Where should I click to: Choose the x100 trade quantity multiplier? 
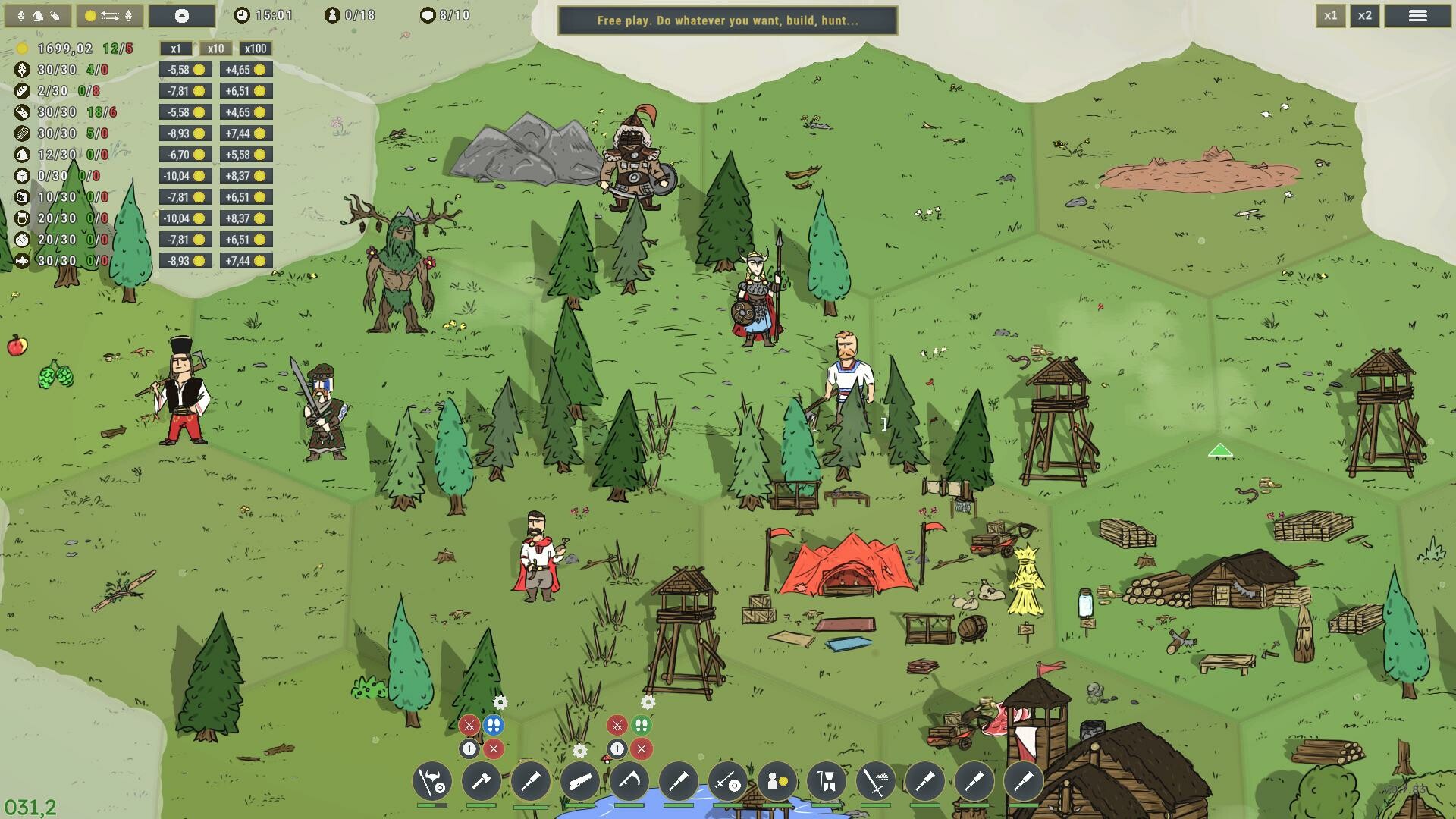255,49
